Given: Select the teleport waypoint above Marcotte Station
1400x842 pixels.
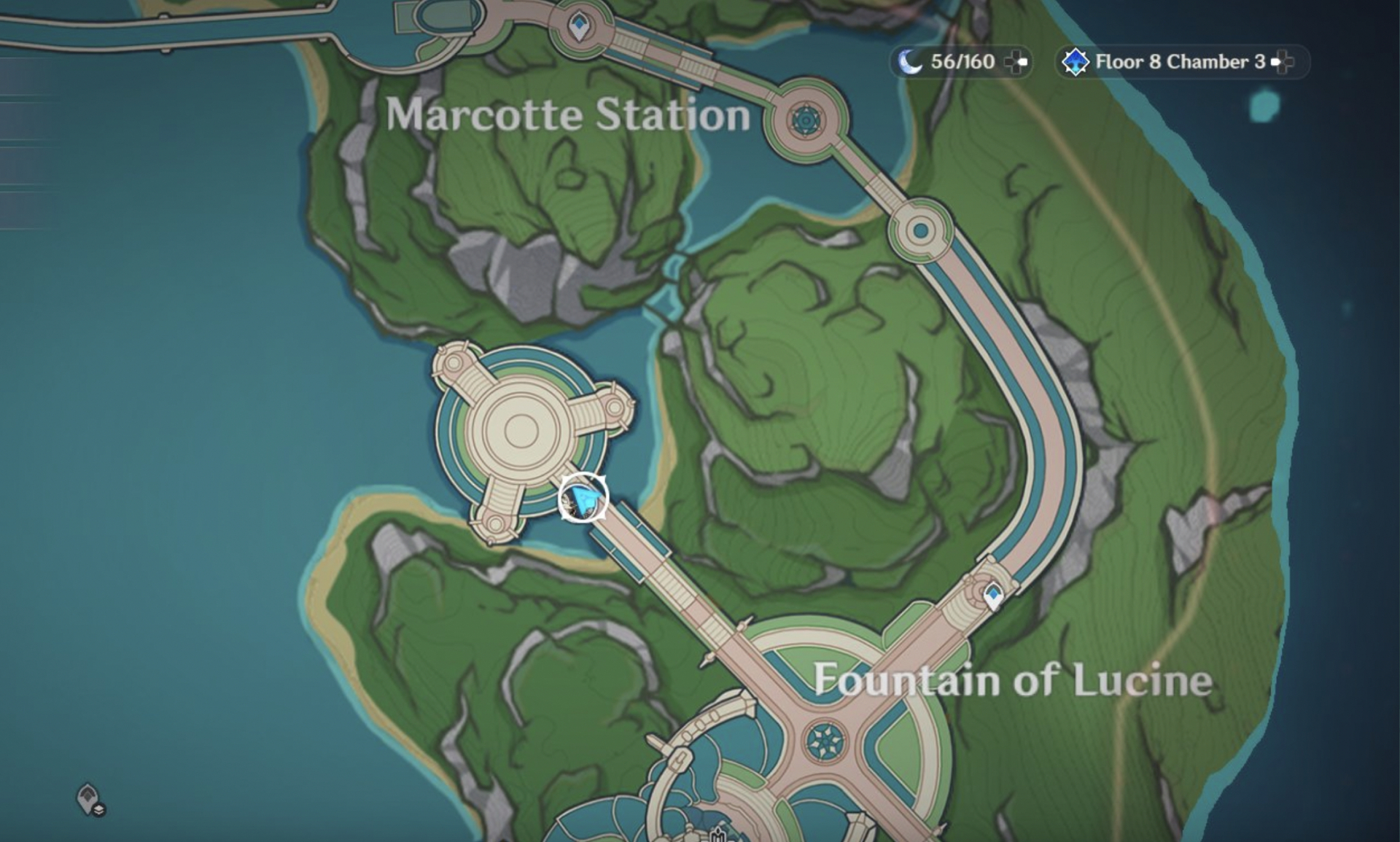Looking at the screenshot, I should point(580,28).
